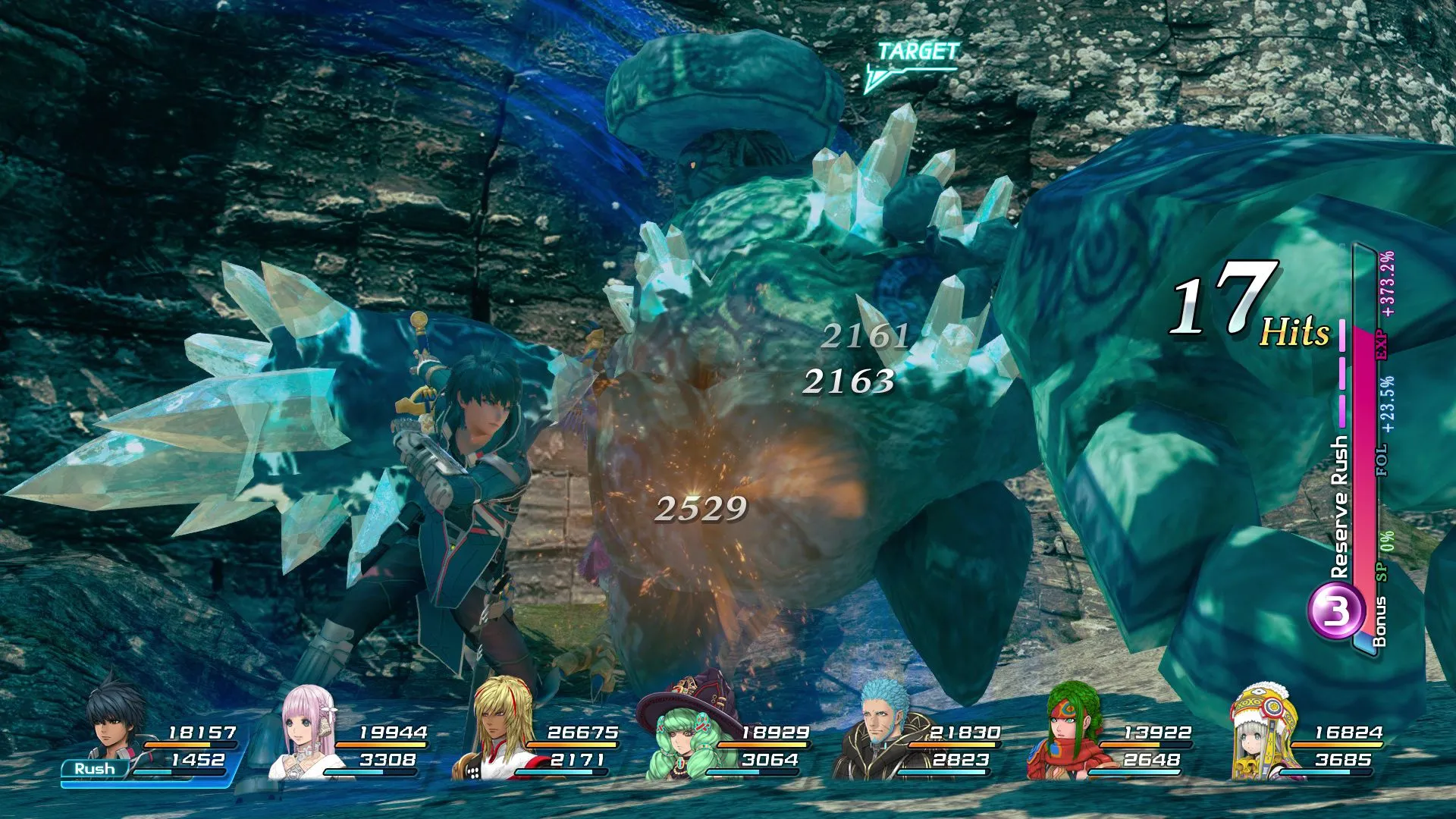The image size is (1456, 819).
Task: Click the purple Reserve Rush orb
Action: pyautogui.click(x=1333, y=610)
